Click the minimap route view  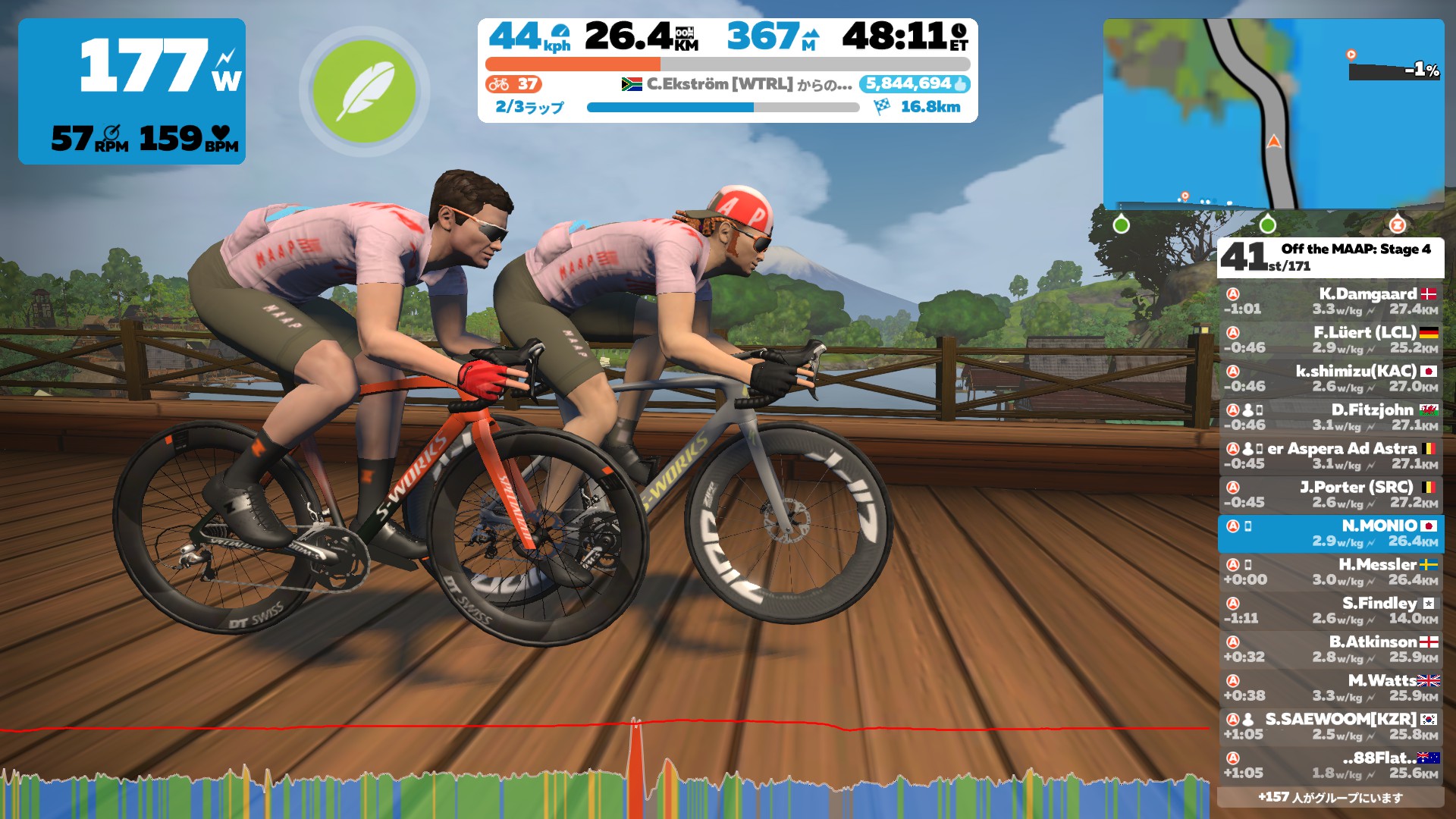pos(1273,114)
